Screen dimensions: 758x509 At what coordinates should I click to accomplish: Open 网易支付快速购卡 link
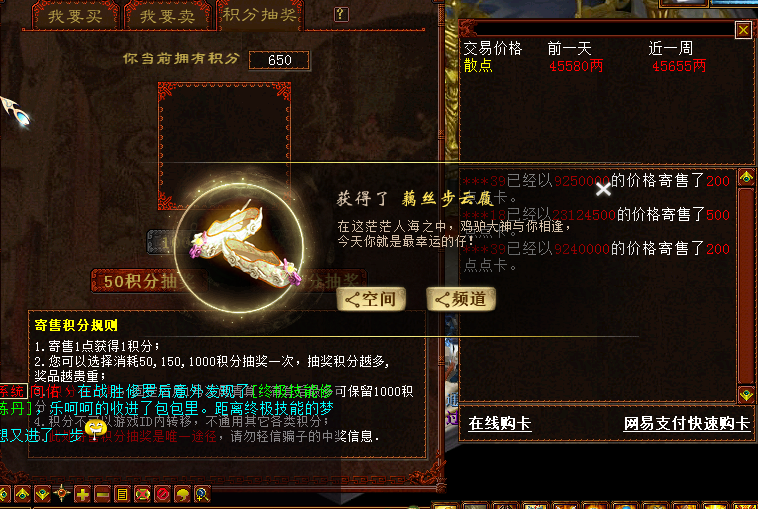click(686, 424)
